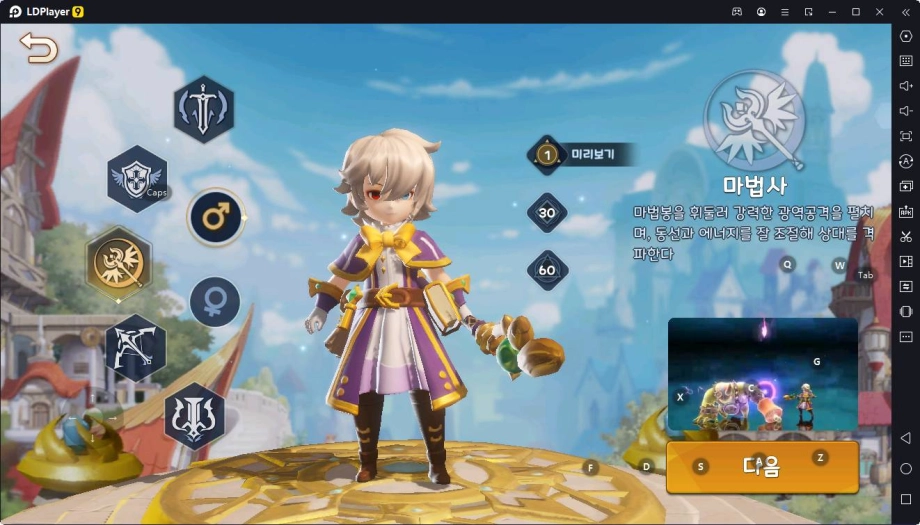This screenshot has width=920, height=525.
Task: Select the male gender symbol
Action: coord(216,217)
